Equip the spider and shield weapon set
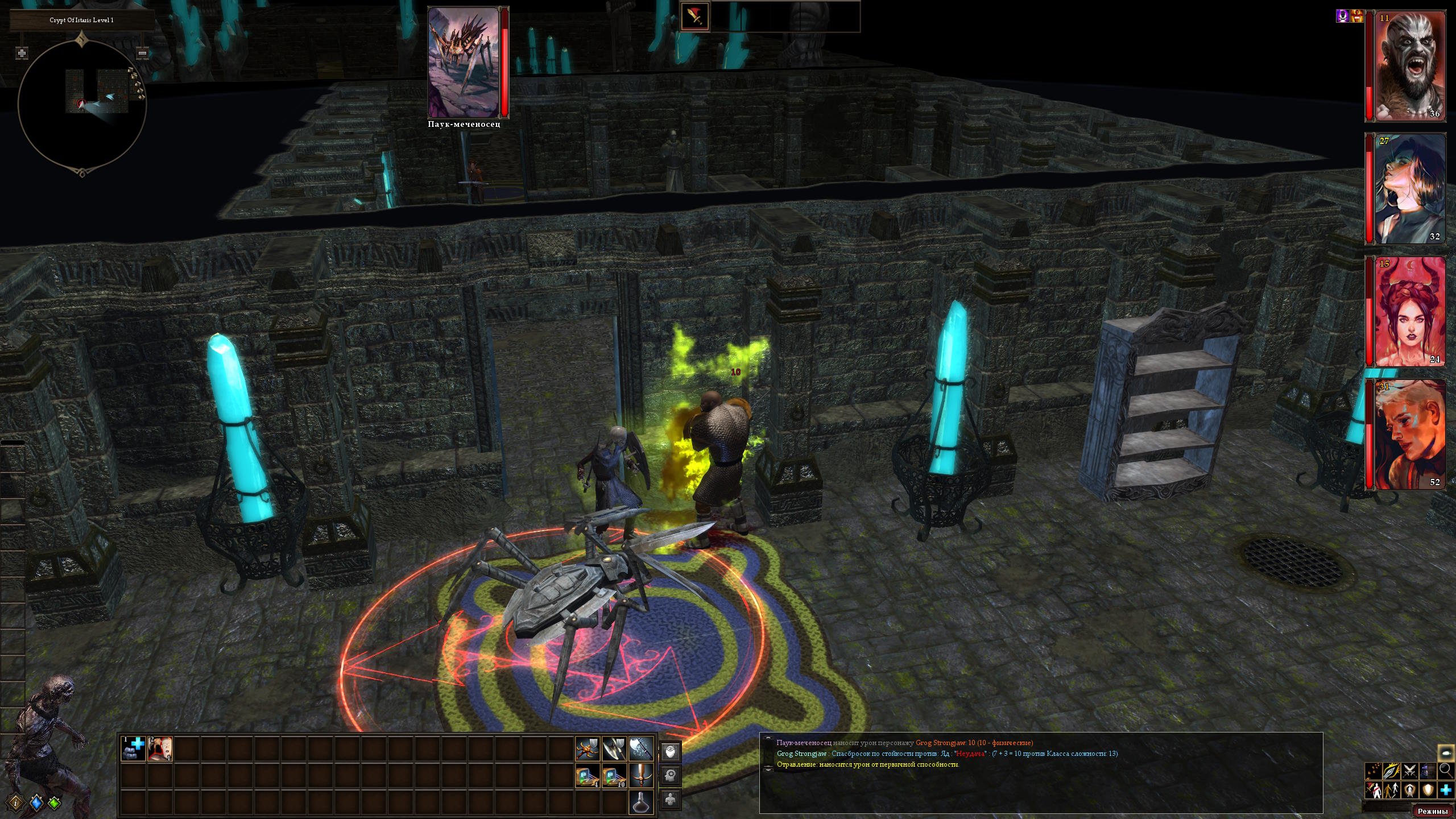 (x=588, y=749)
